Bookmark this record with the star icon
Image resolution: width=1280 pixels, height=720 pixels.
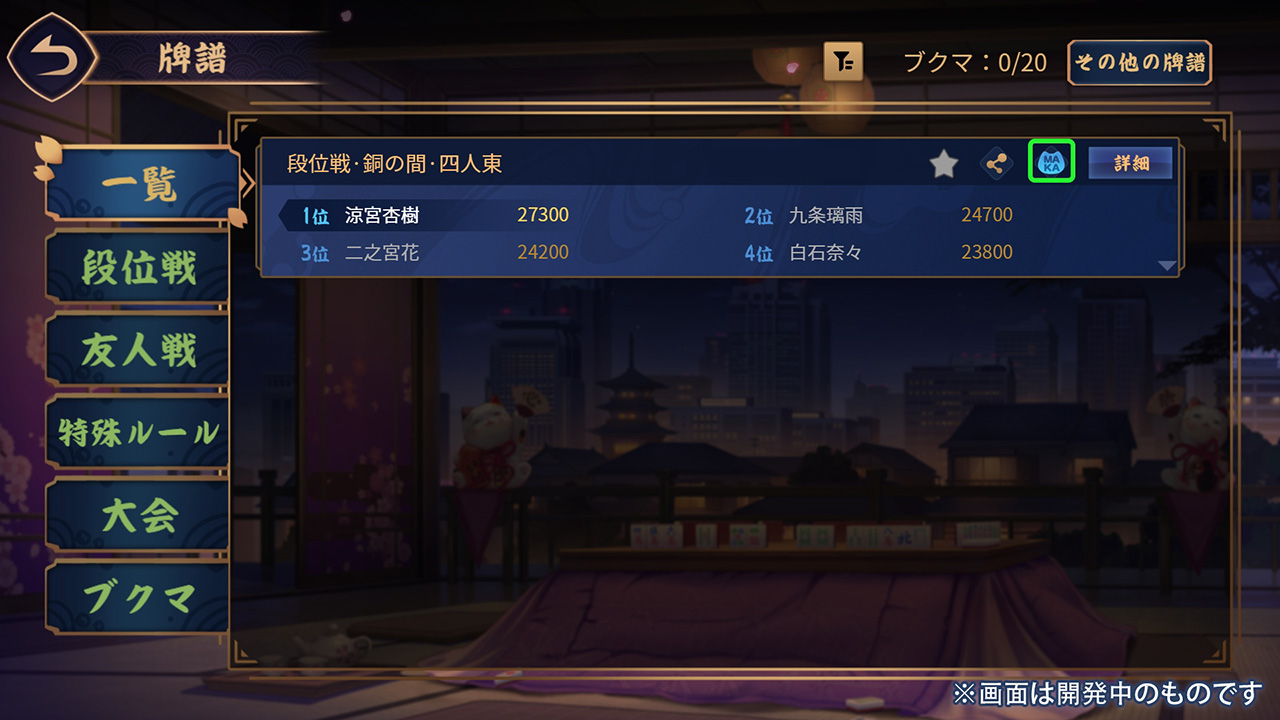pos(944,164)
